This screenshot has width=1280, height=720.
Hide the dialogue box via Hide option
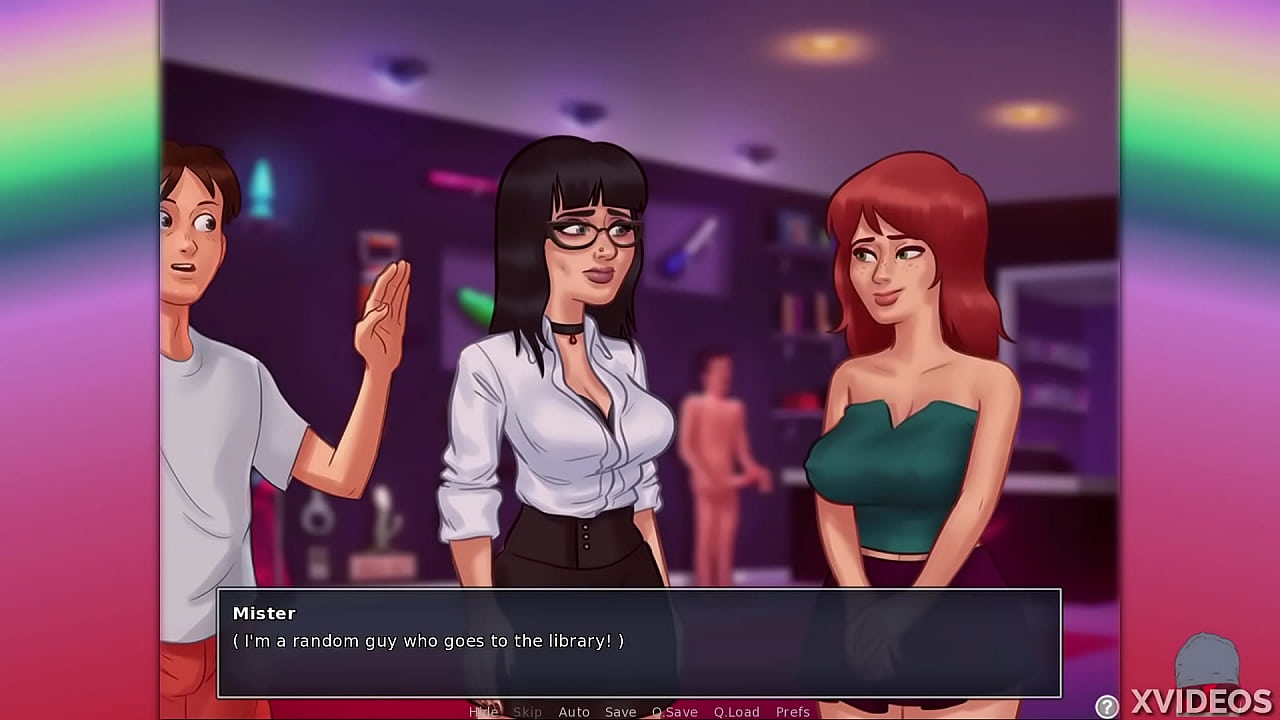(484, 712)
